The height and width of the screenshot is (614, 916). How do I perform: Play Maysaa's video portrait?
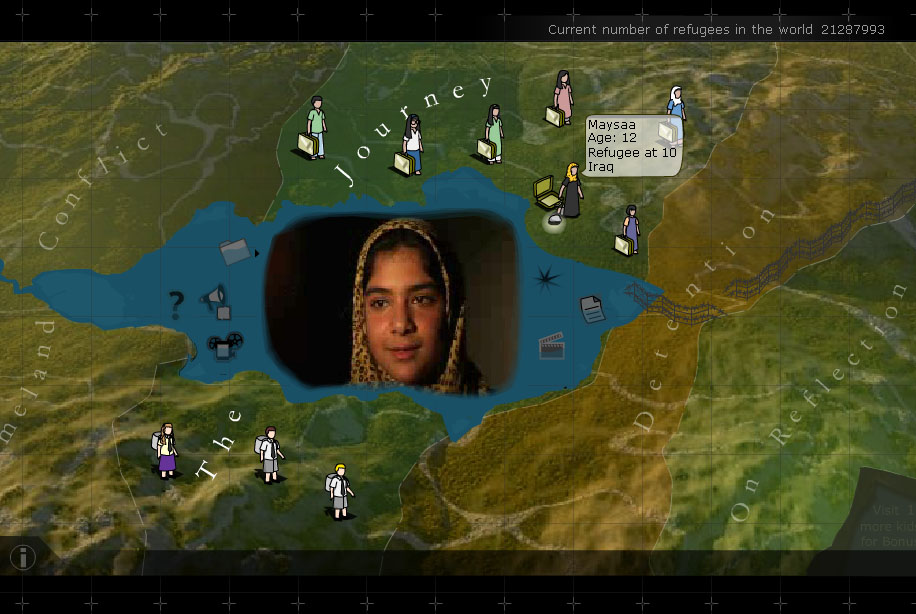tap(392, 303)
